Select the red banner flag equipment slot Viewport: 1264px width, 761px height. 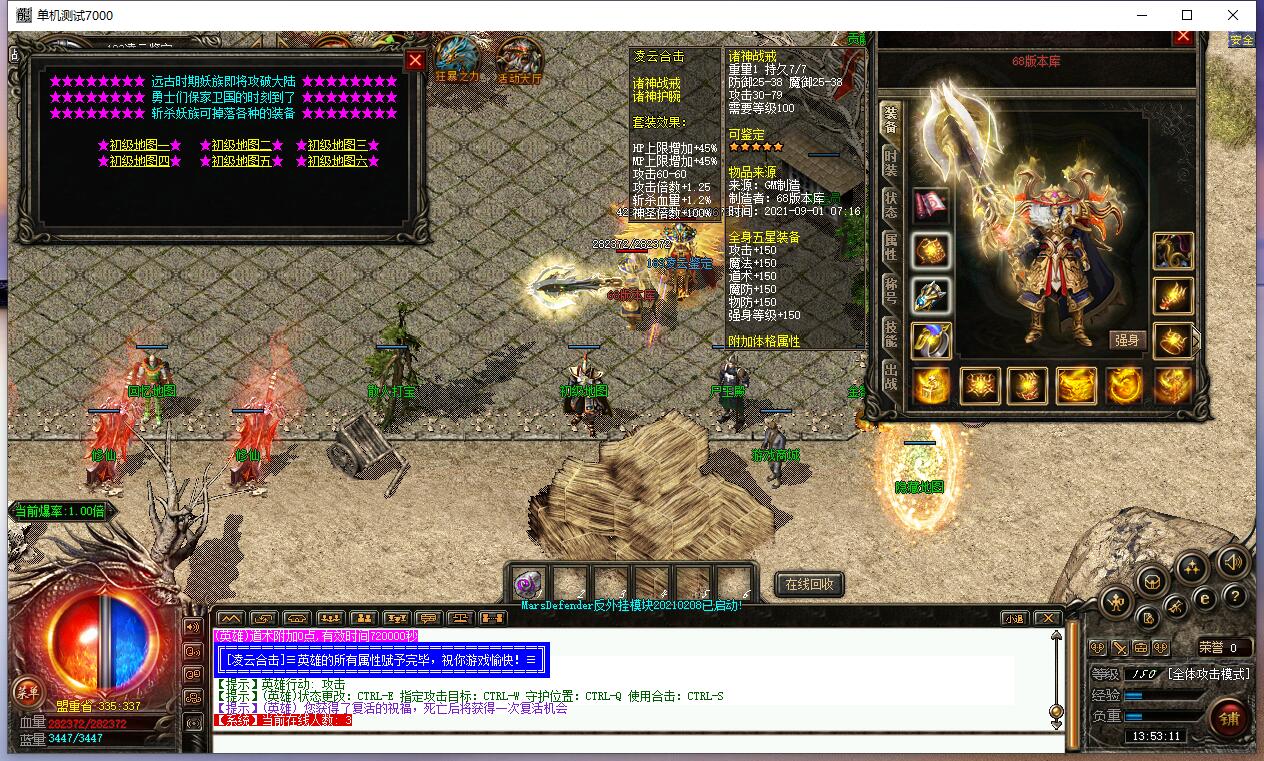click(x=931, y=204)
